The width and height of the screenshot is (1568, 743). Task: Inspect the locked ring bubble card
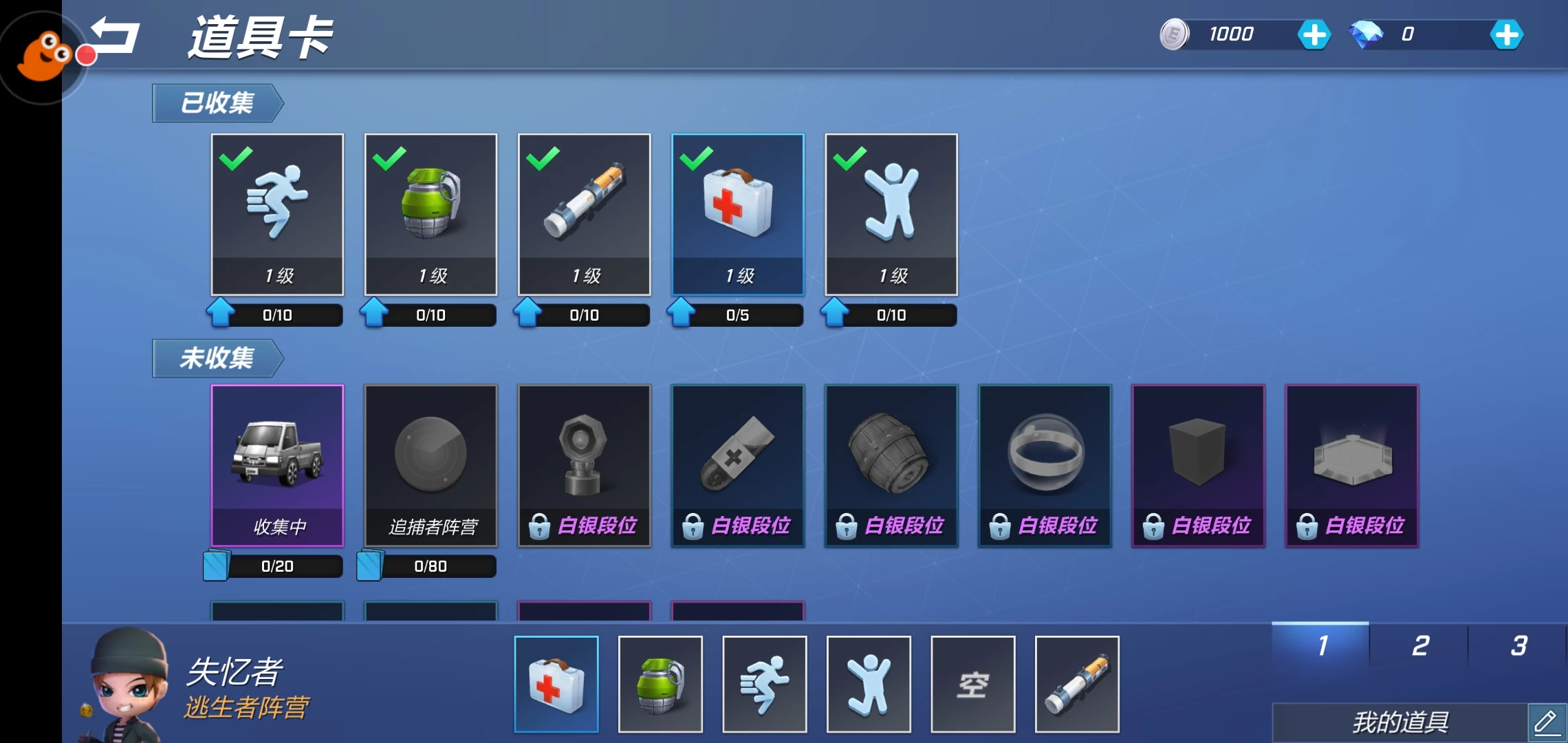[1044, 464]
